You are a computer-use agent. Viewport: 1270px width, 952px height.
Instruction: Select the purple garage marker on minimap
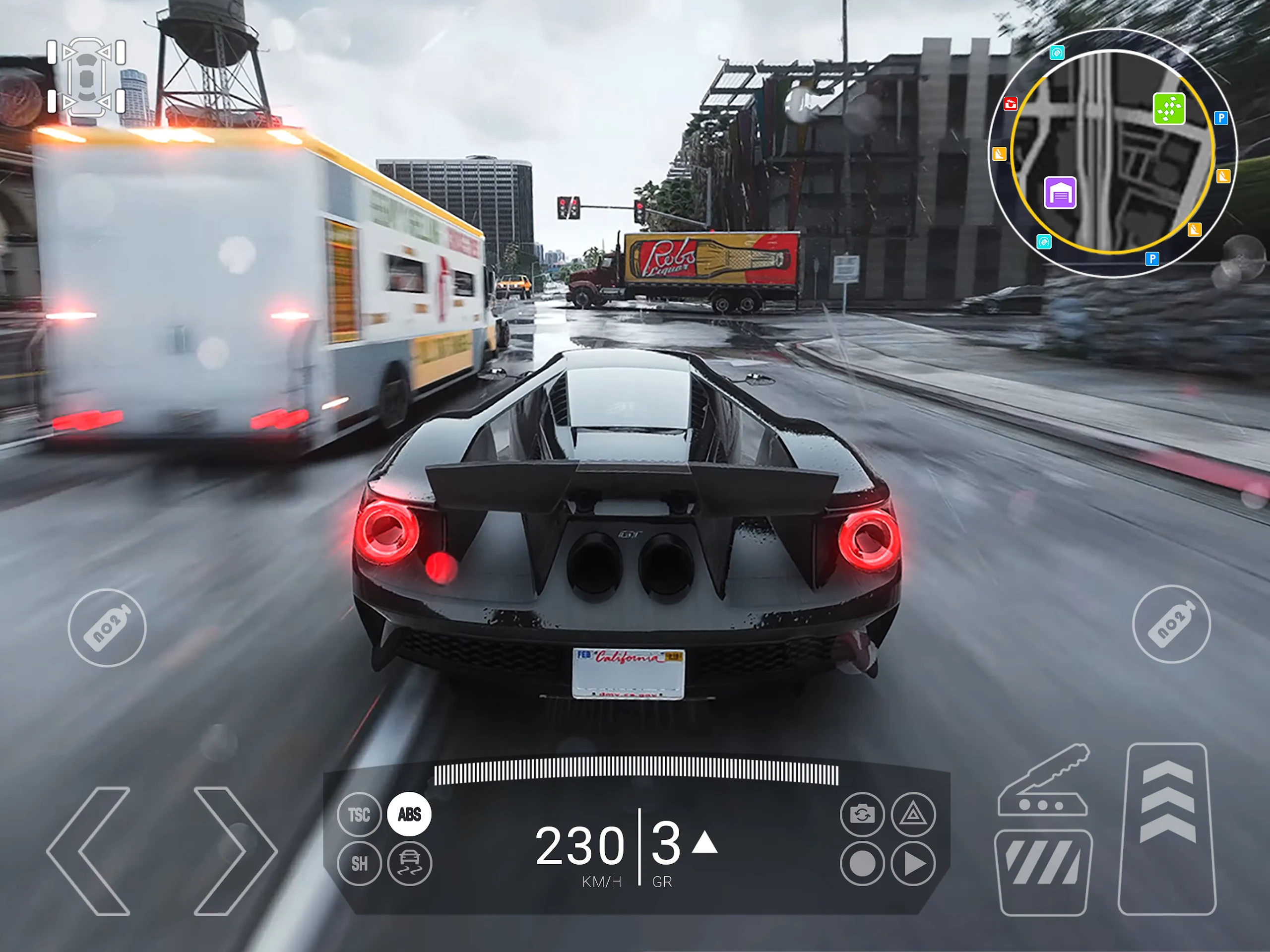(1060, 192)
